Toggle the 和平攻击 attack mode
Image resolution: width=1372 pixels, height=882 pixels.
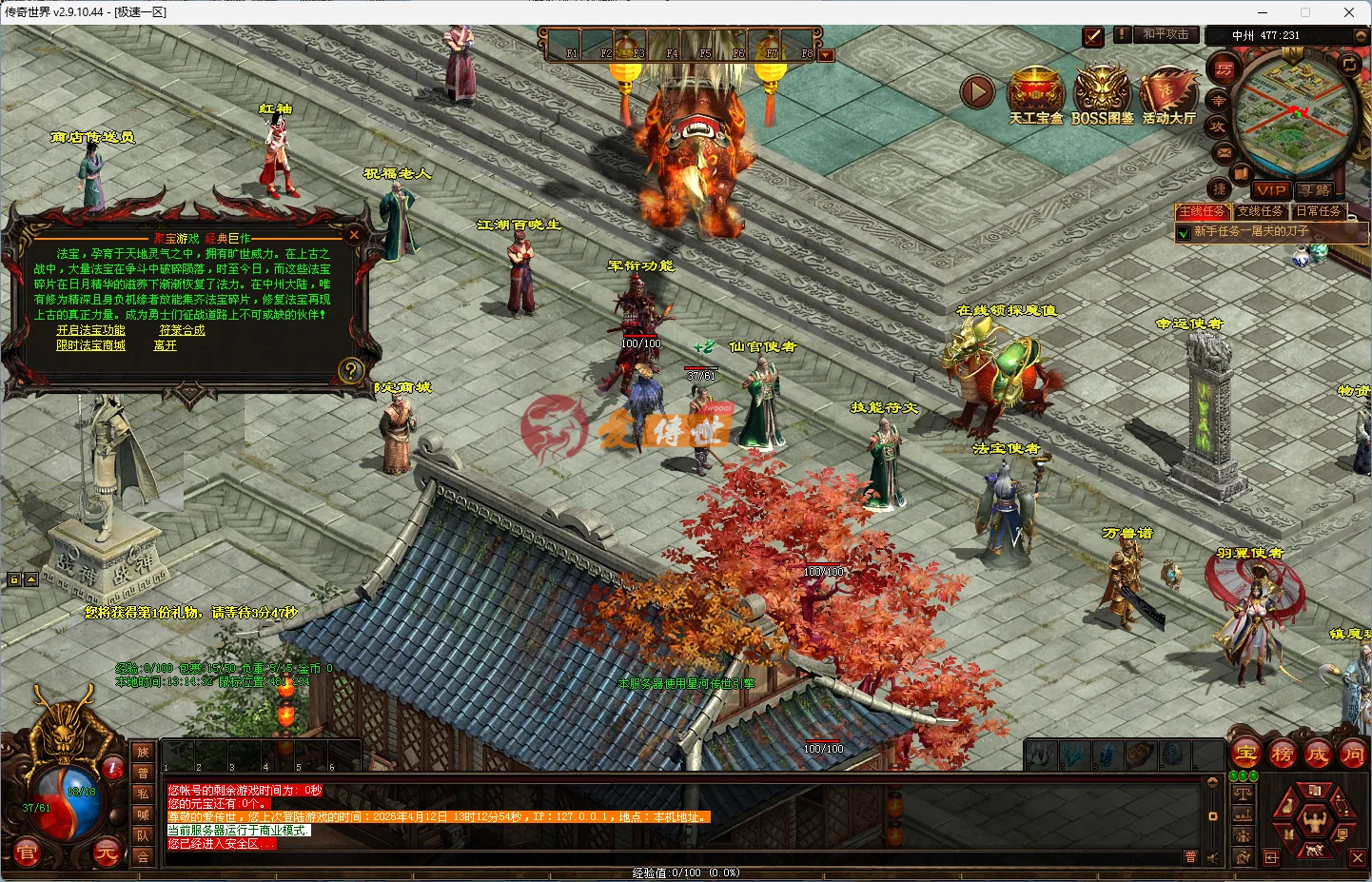1166,34
